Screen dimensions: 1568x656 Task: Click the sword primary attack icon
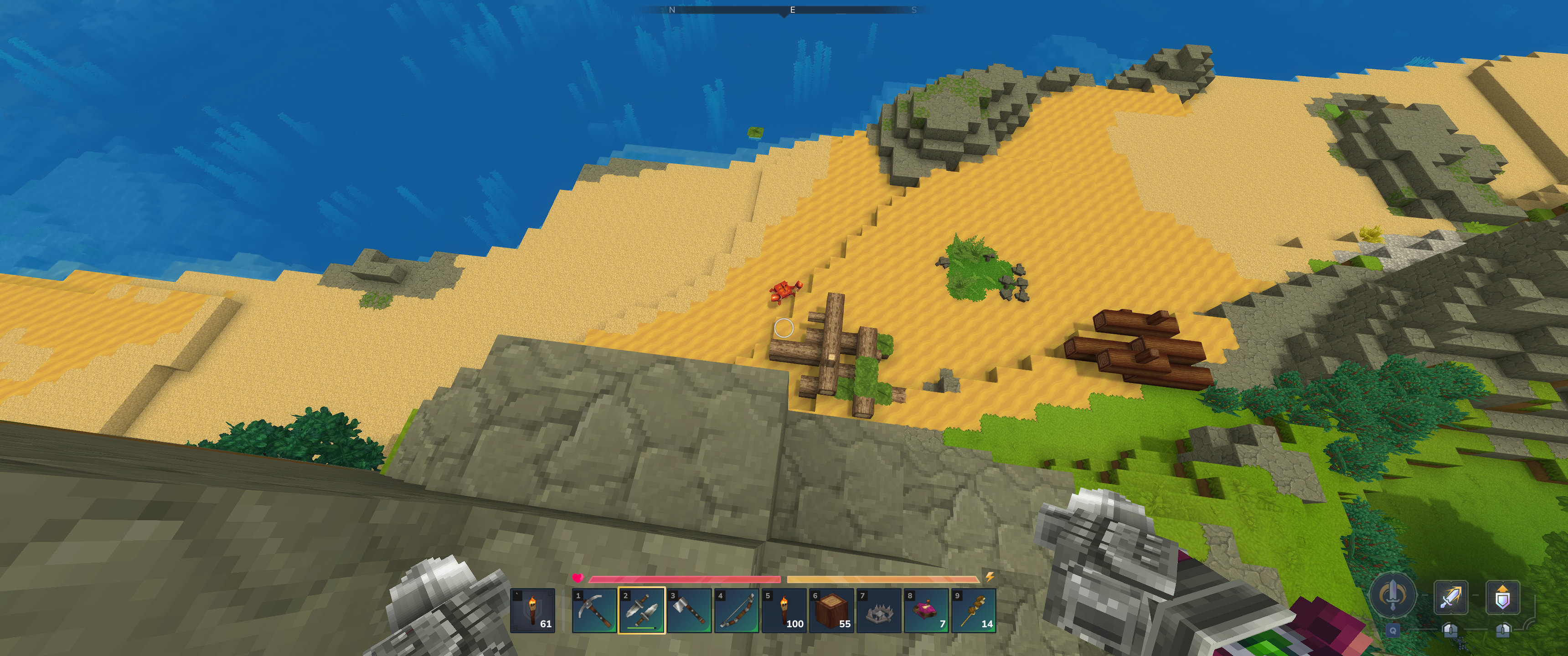tap(1450, 598)
